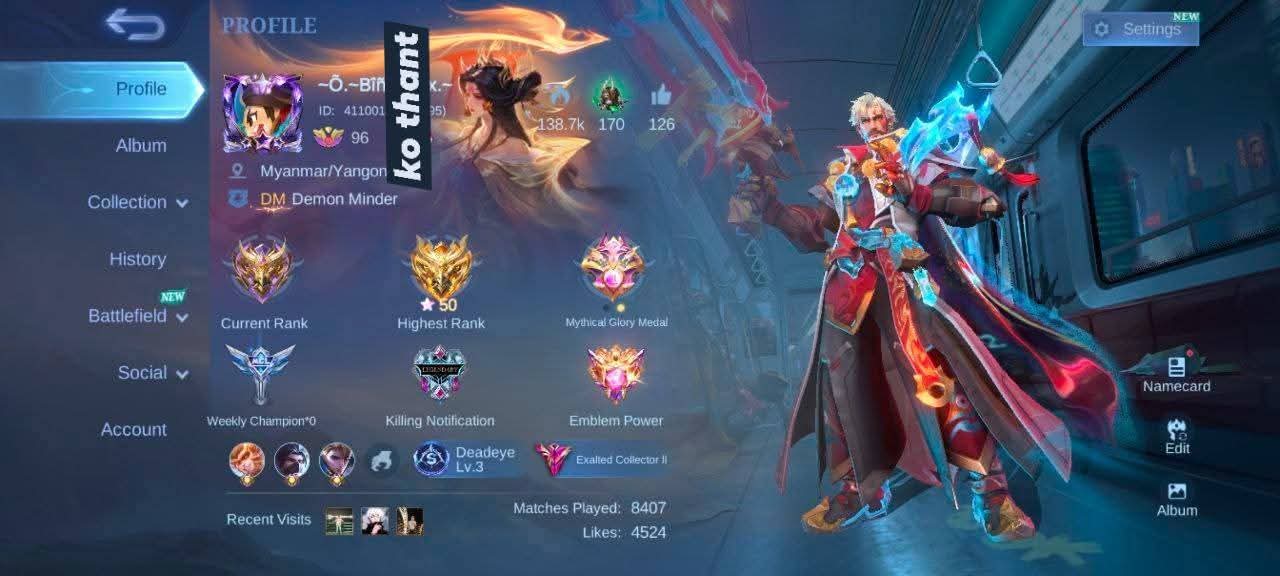
Task: Tap the Exalted Collector II title
Action: (603, 460)
